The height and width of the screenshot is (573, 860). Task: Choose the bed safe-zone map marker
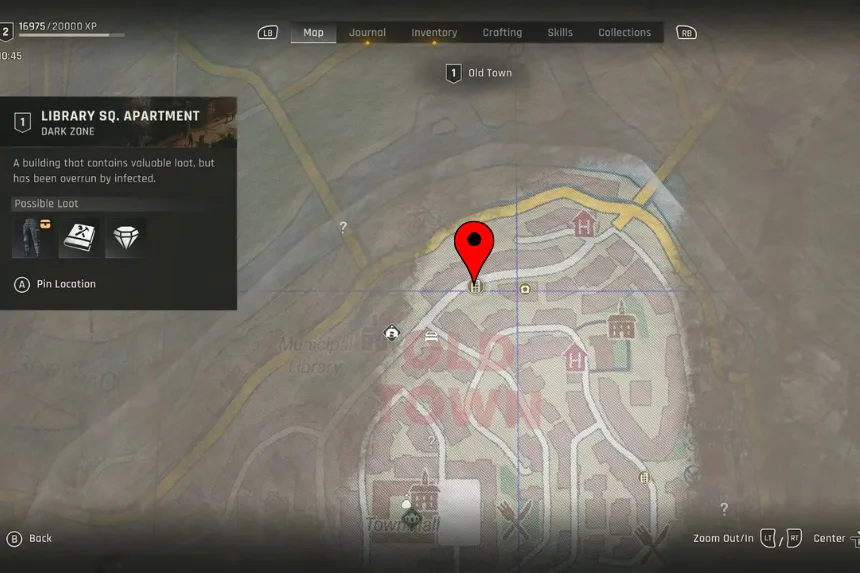tap(431, 335)
